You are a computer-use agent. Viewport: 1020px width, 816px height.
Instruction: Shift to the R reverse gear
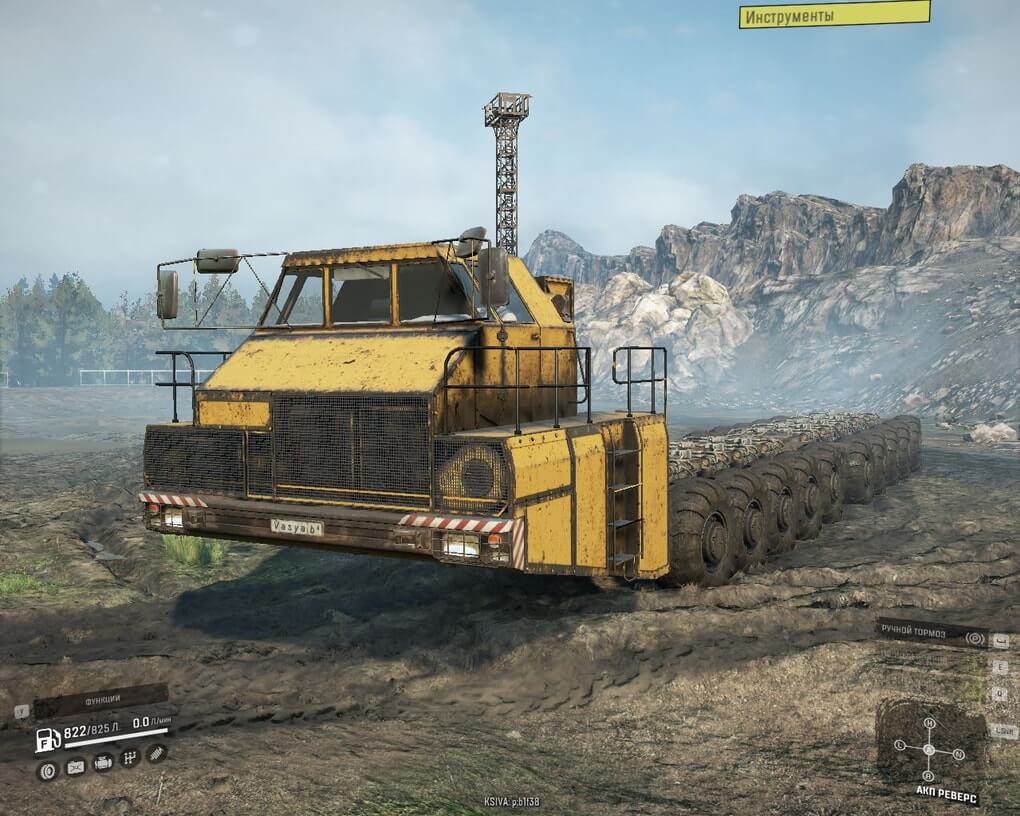point(929,776)
